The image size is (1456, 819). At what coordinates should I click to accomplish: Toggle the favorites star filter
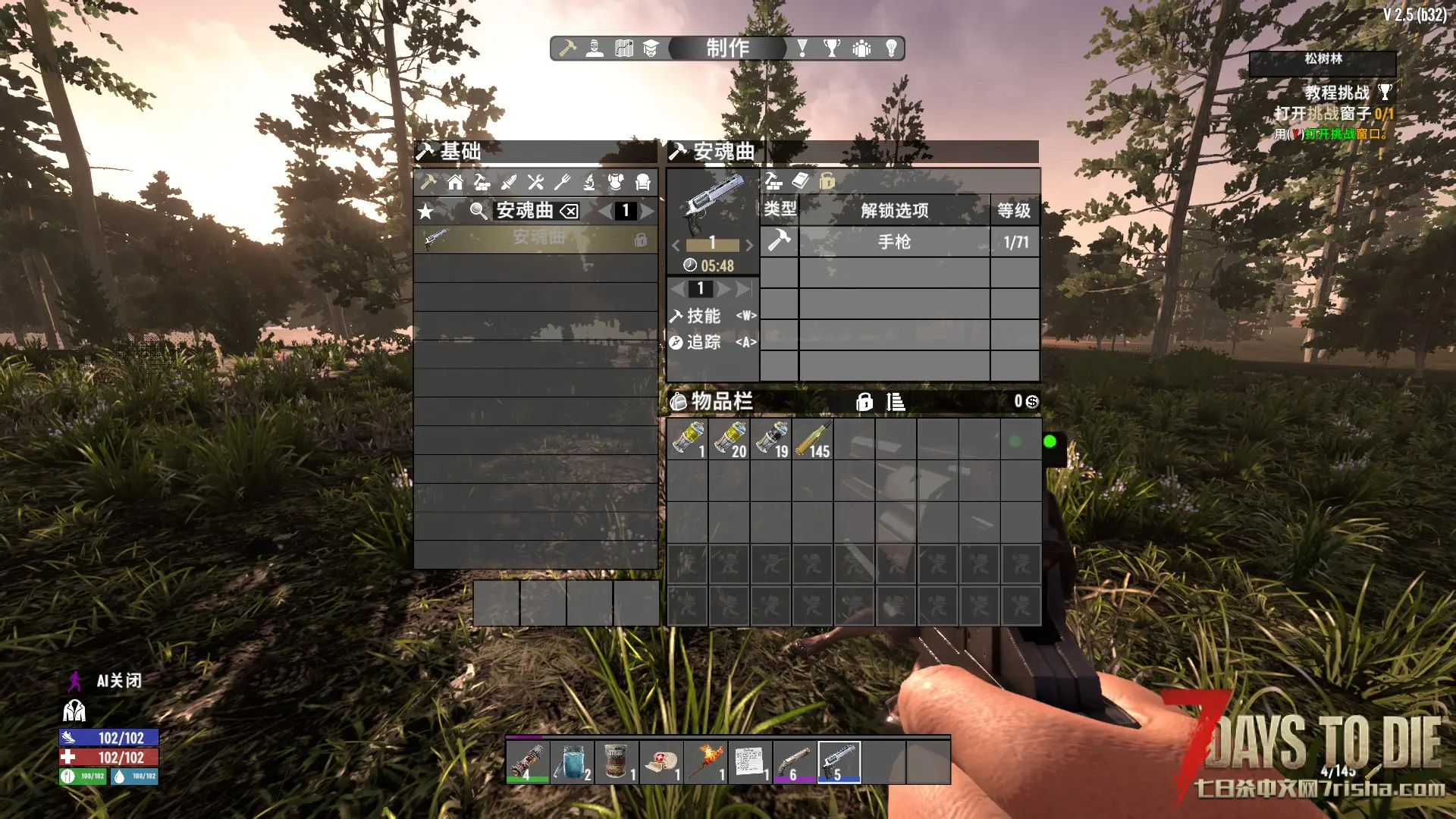pos(426,211)
